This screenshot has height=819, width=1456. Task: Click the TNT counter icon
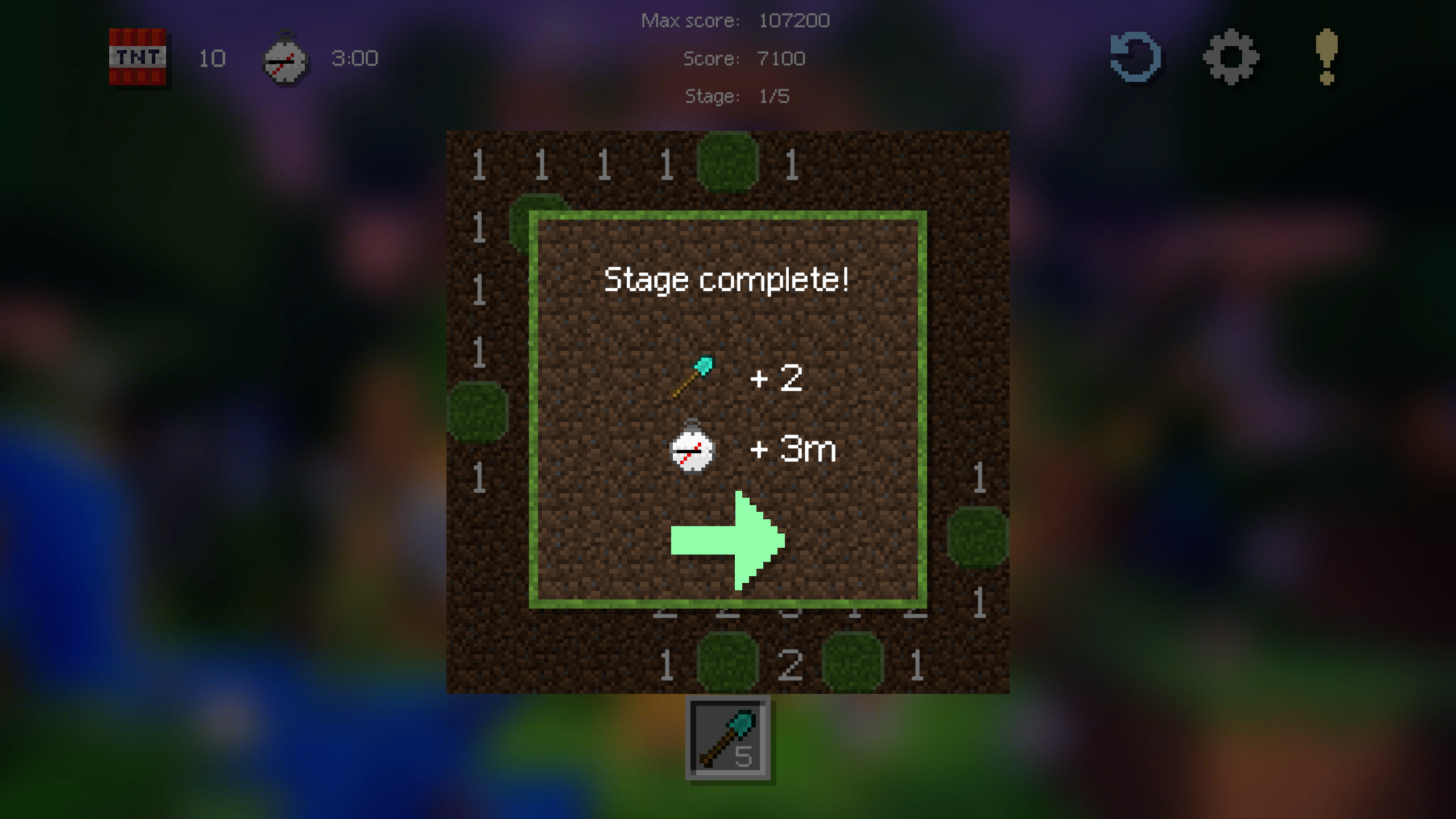(138, 59)
